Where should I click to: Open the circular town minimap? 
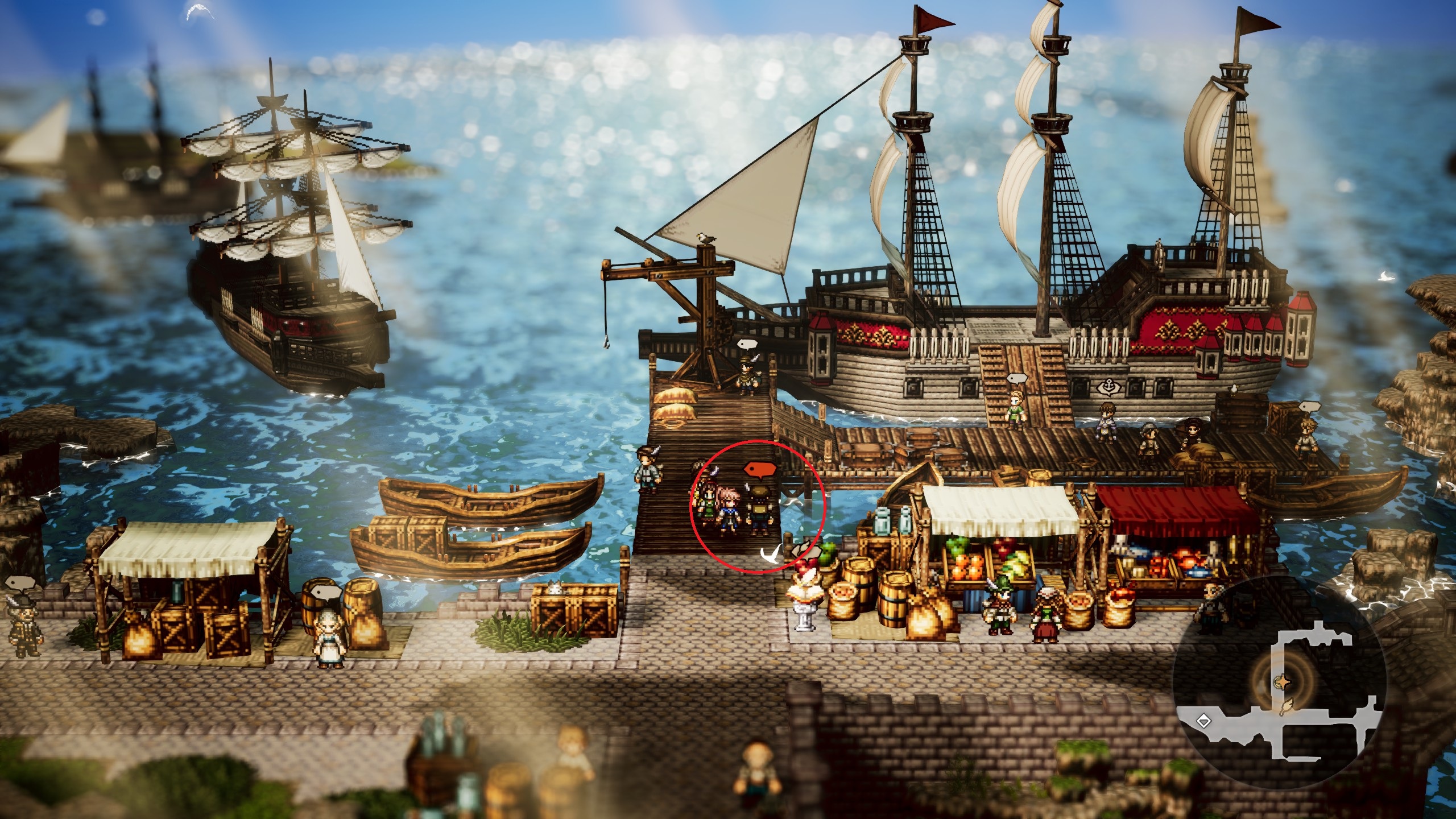click(x=1279, y=682)
